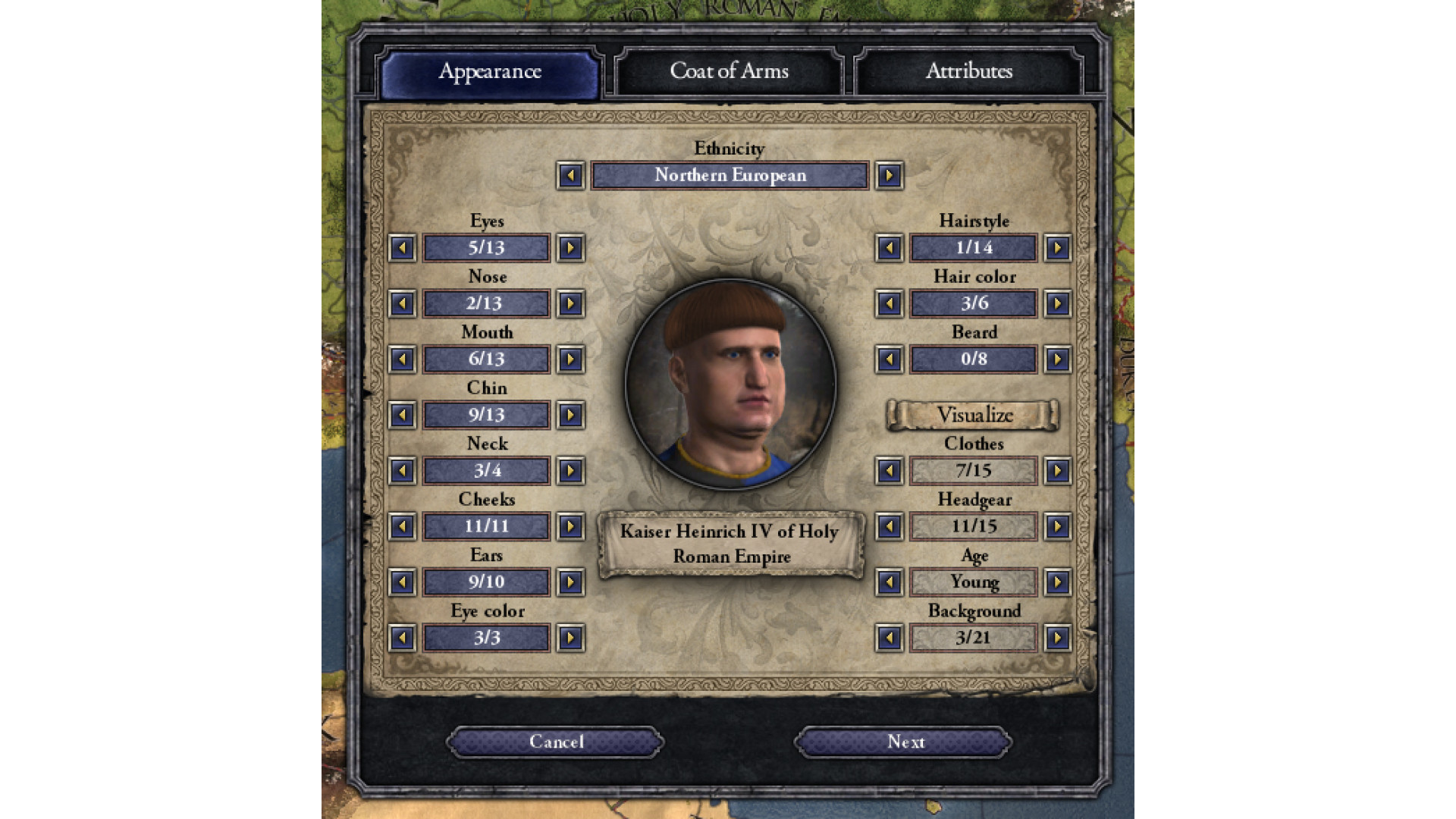Select the next Headgear option
The image size is (1456, 819).
(x=1057, y=526)
